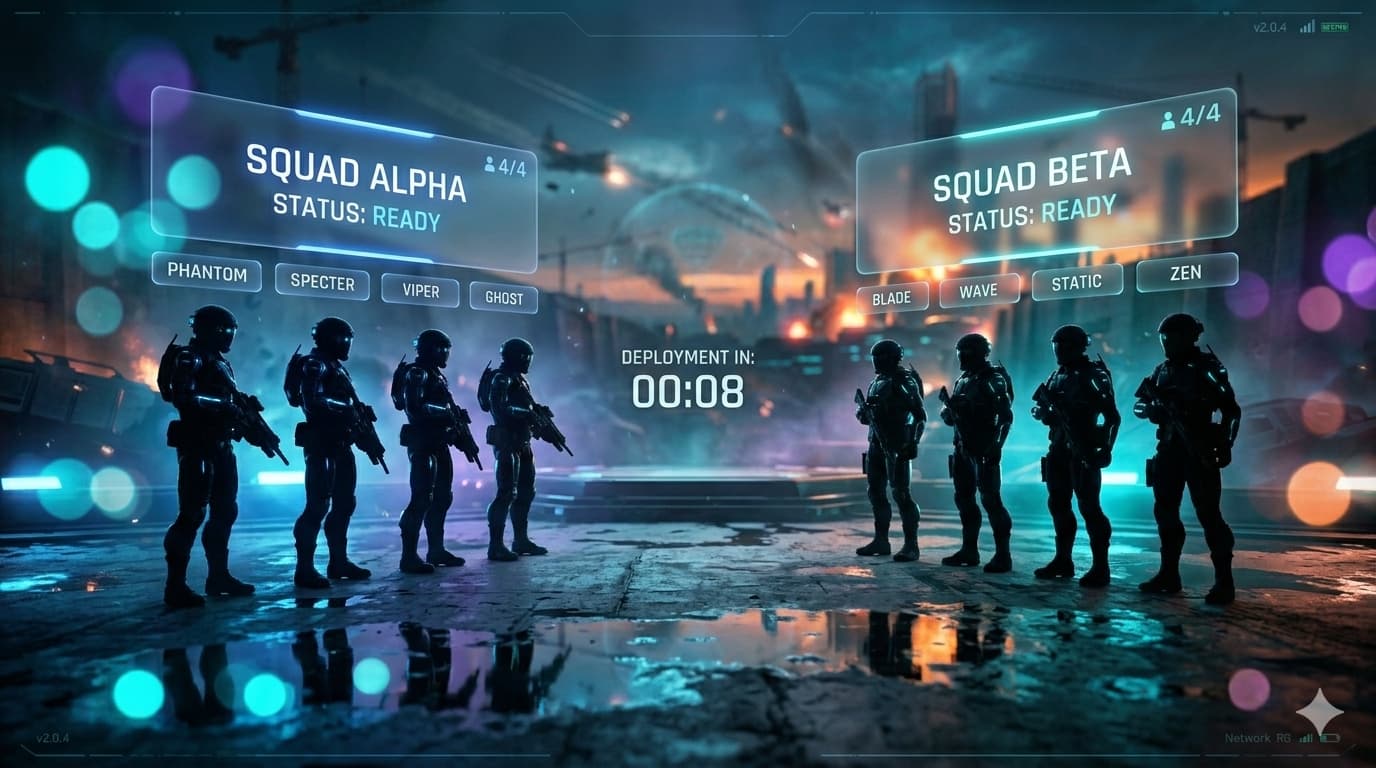The image size is (1376, 768).
Task: Select the STATIC player button
Action: 1077,281
